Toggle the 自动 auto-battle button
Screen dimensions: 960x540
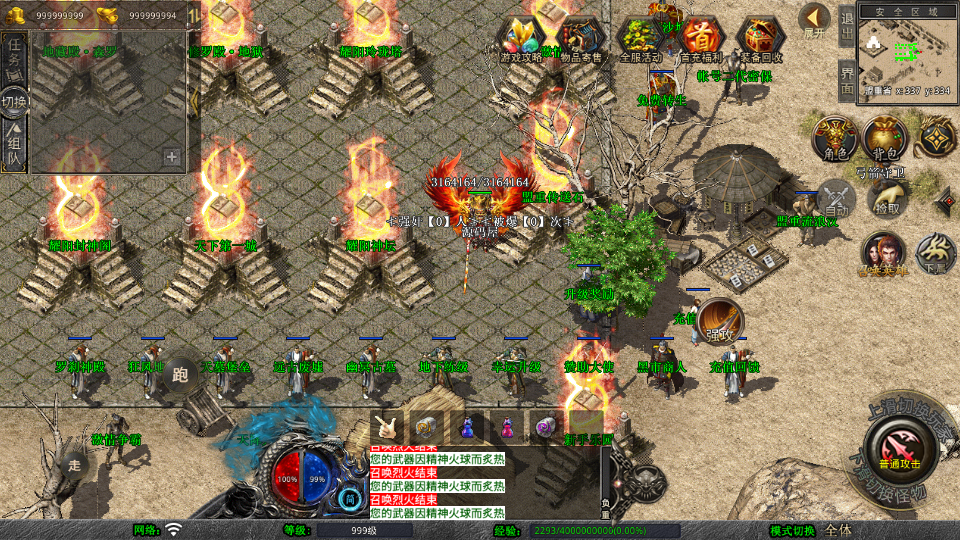(836, 198)
